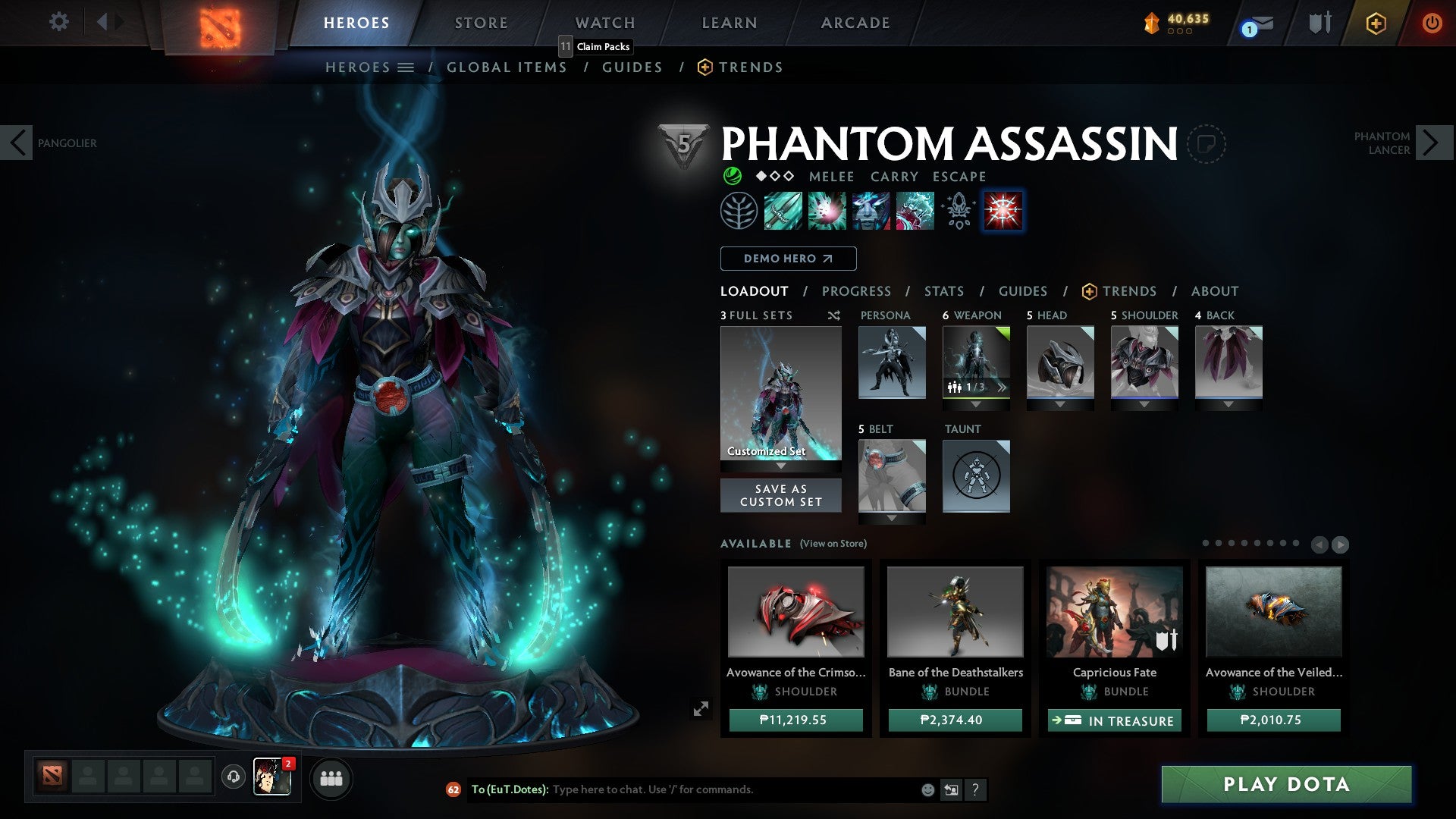Click the power button to exit
The image size is (1456, 819).
coord(1432,23)
